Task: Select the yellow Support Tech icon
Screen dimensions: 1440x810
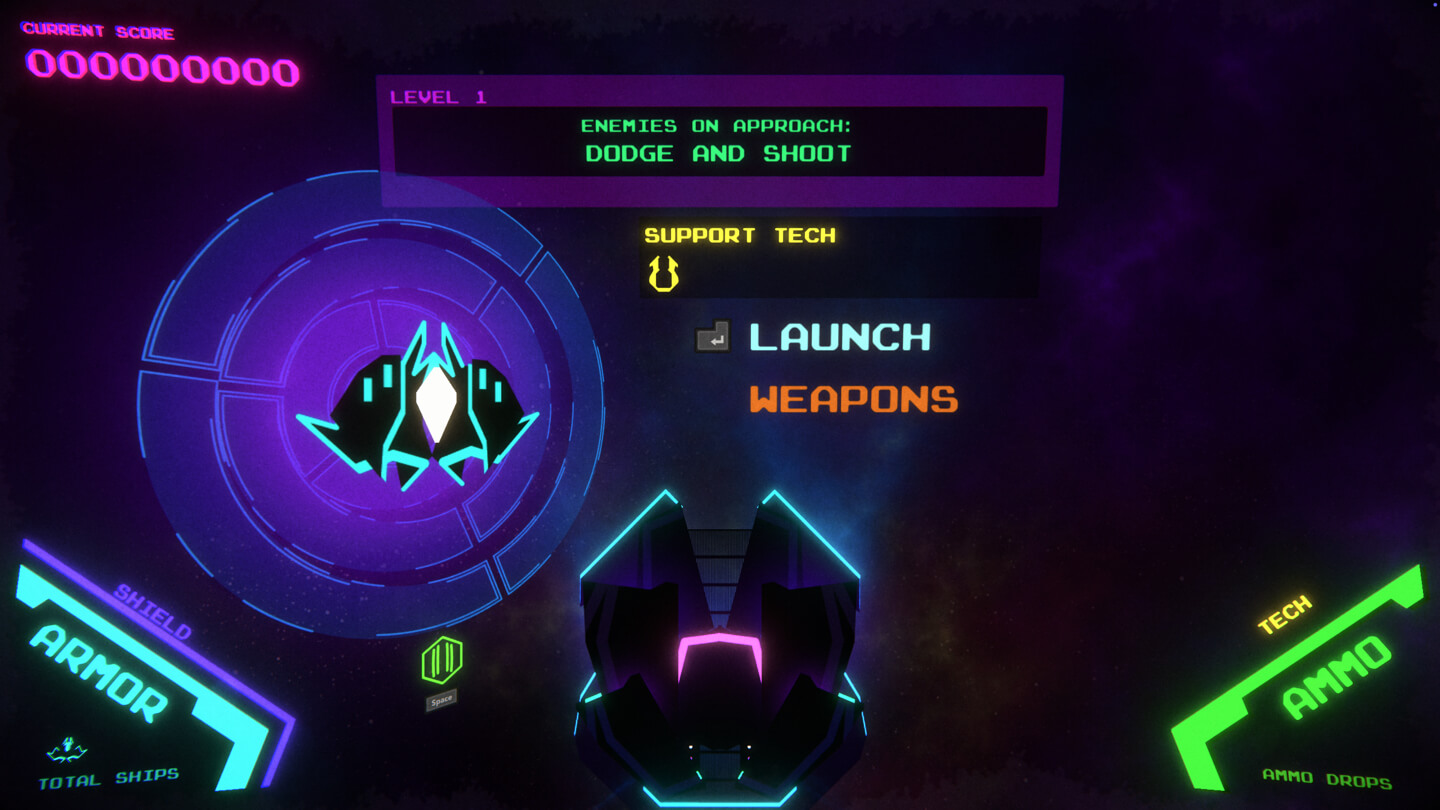Action: tap(663, 273)
